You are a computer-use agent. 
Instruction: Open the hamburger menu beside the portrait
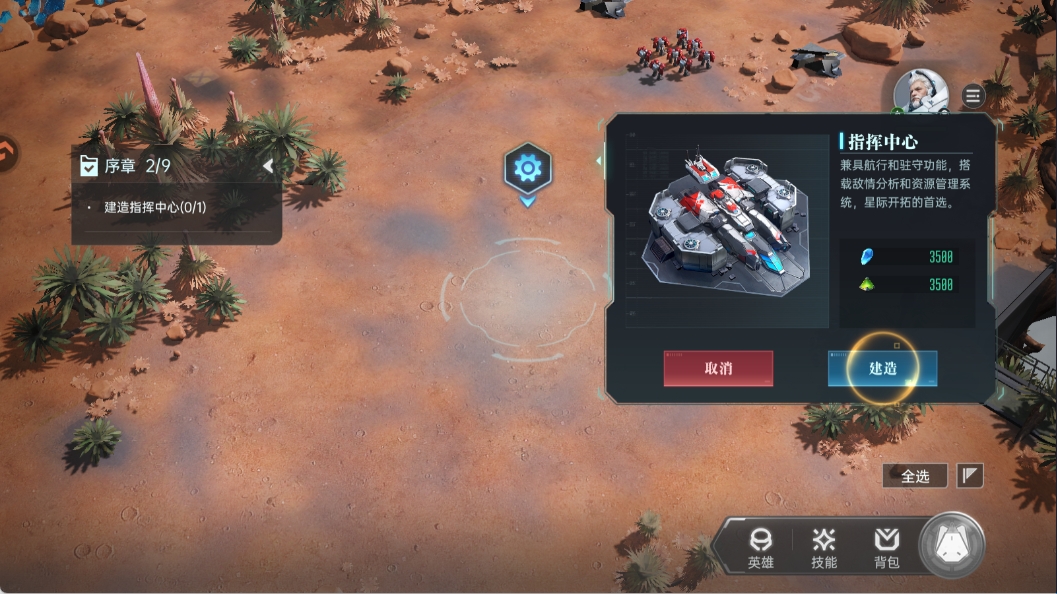973,96
